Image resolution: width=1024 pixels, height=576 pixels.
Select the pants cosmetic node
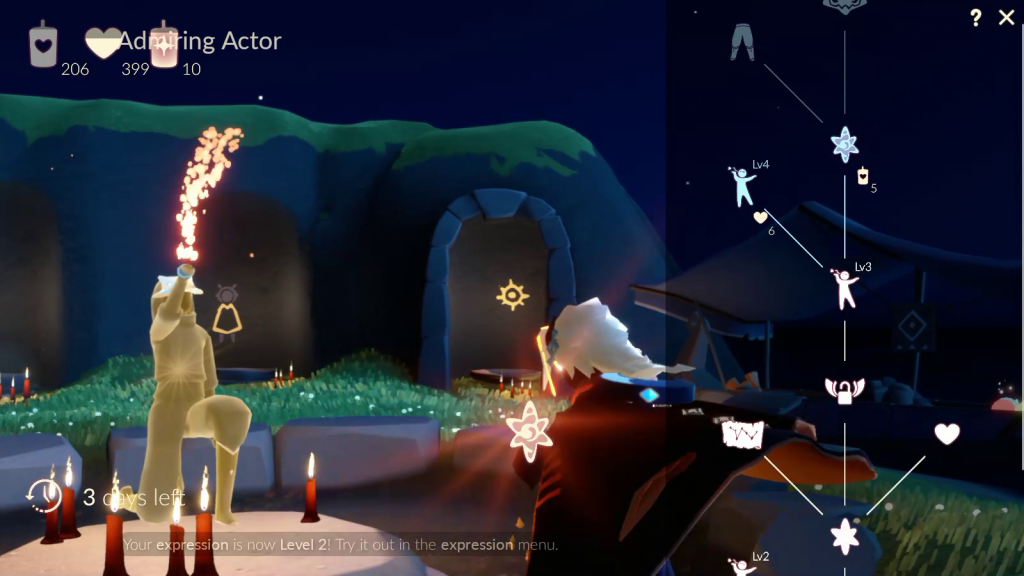click(x=742, y=44)
